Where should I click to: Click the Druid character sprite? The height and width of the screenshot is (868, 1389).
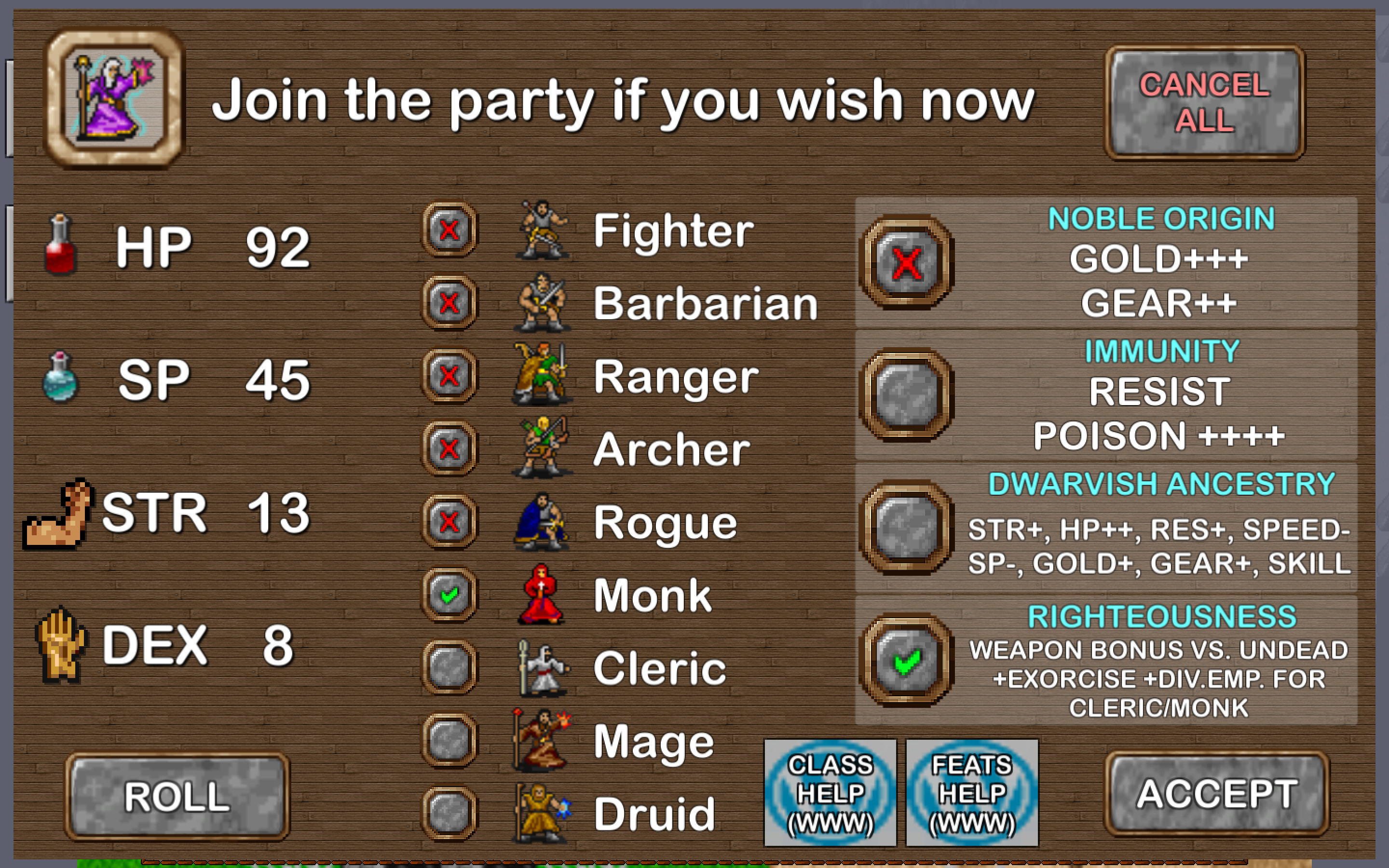[x=540, y=813]
